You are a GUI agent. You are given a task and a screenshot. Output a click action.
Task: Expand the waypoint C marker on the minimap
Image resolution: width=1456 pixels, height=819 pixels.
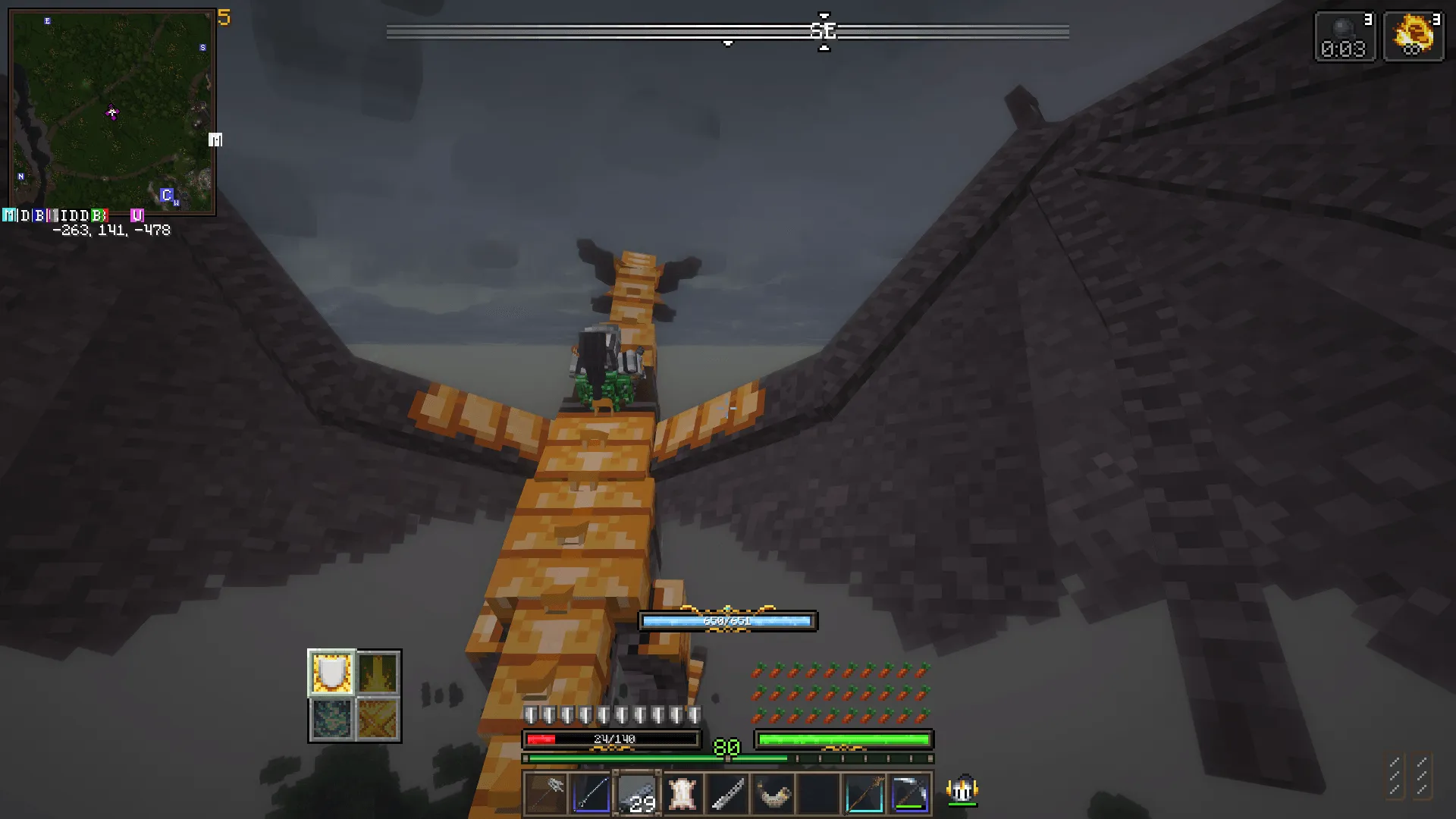point(165,195)
